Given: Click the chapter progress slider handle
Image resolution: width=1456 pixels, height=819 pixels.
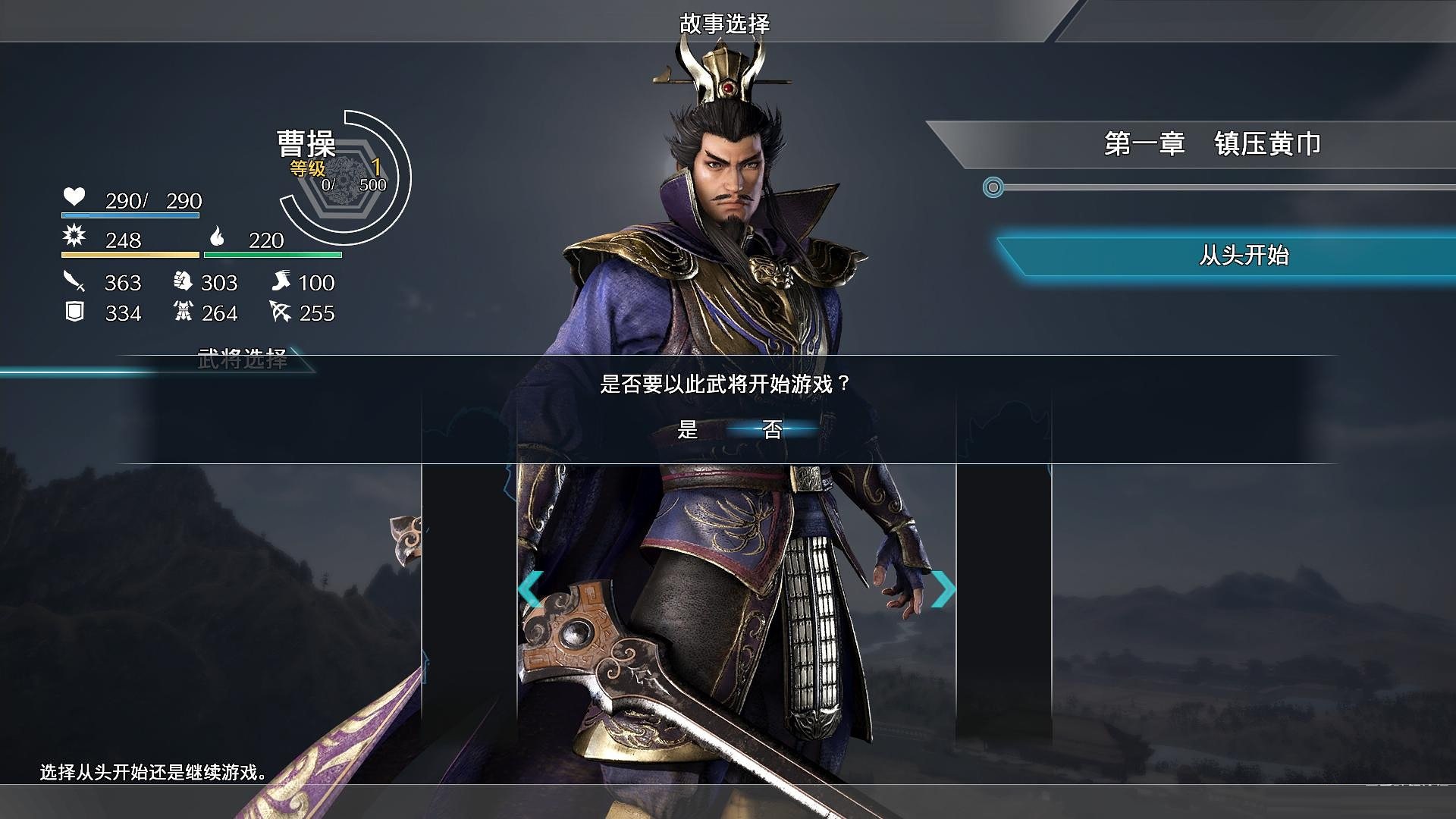Looking at the screenshot, I should [994, 187].
